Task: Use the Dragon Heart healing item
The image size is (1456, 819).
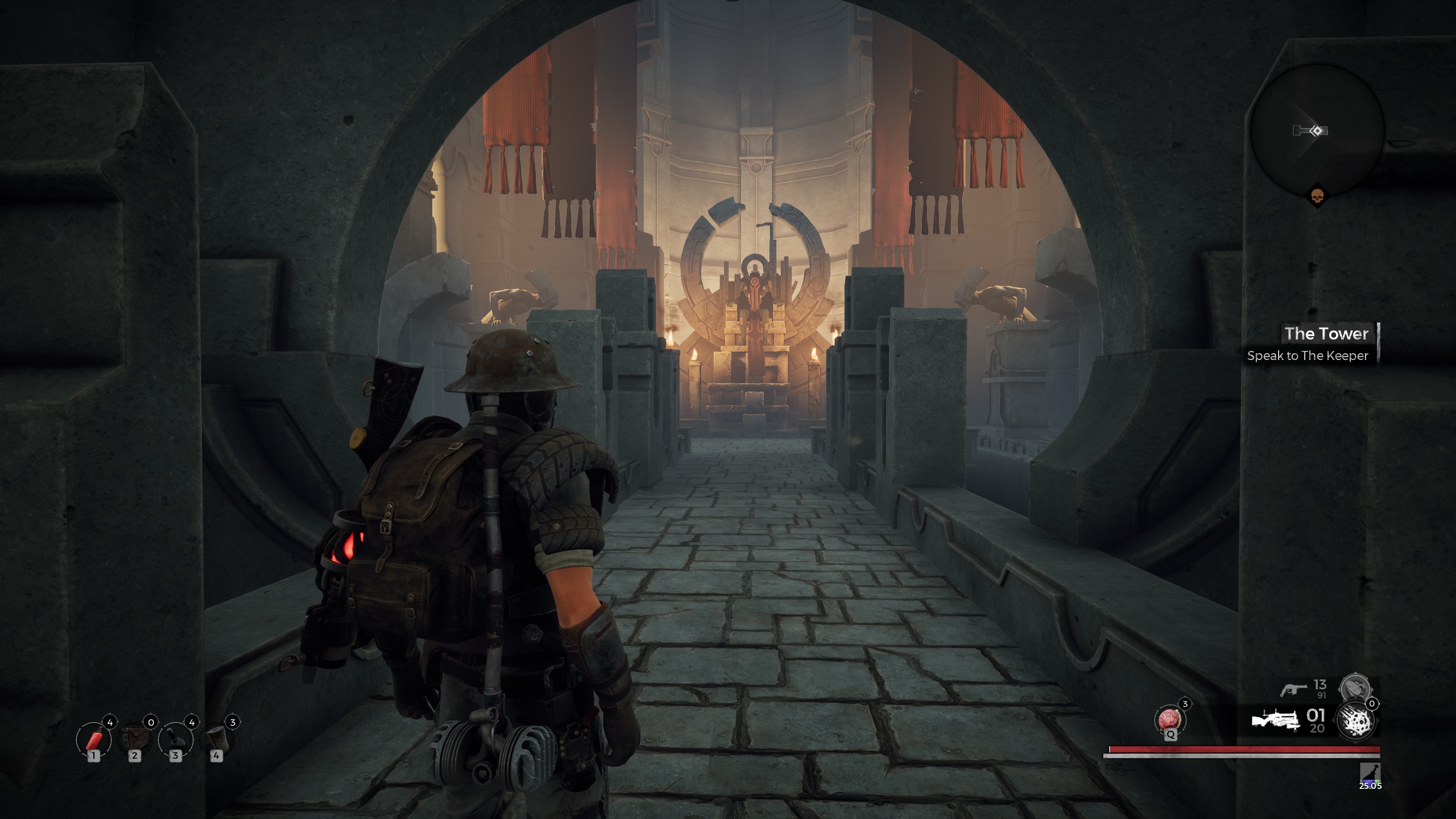Action: pos(1170,719)
